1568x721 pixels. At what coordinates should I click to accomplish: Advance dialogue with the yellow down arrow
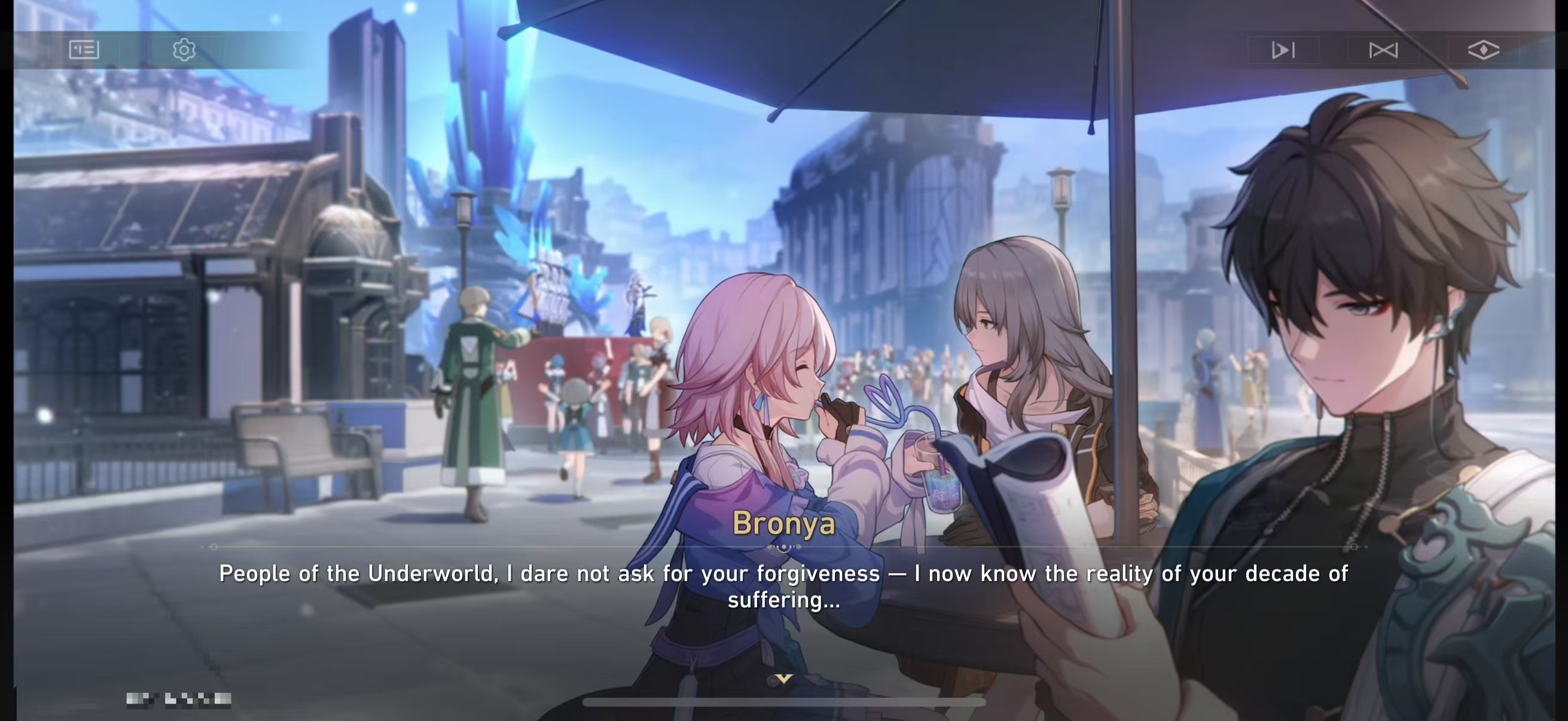(784, 679)
